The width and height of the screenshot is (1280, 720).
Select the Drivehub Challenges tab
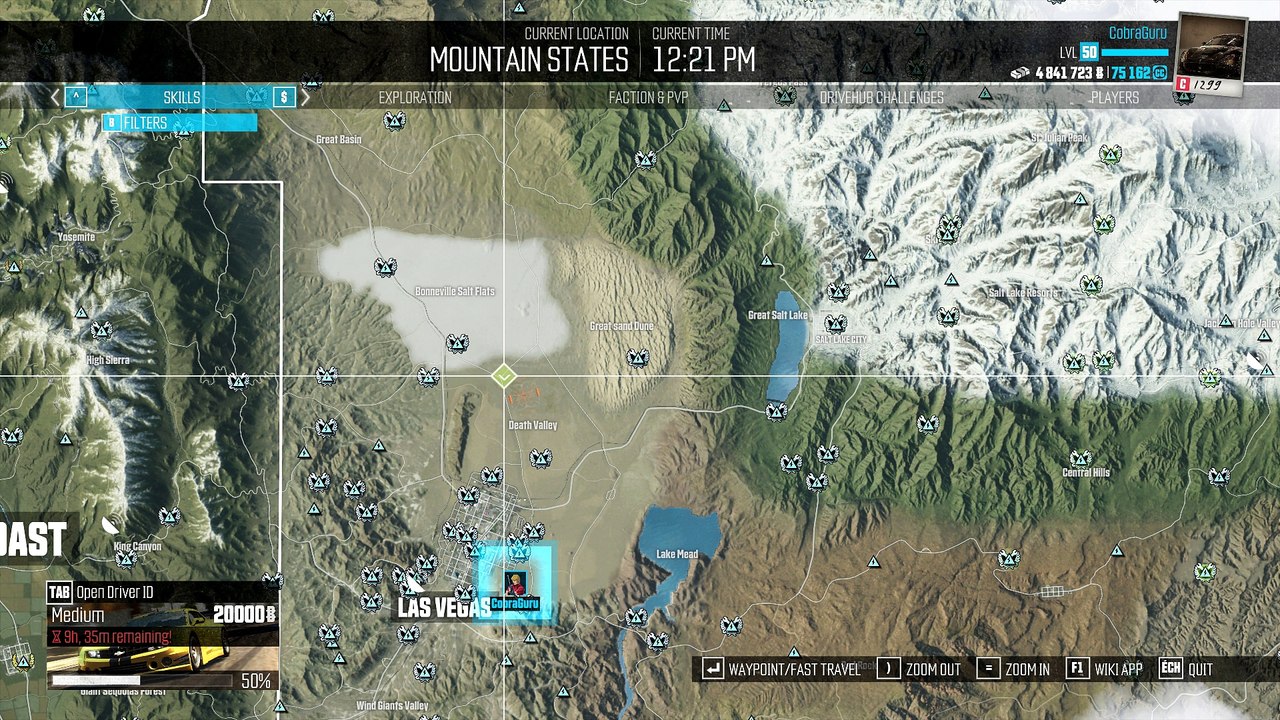(881, 97)
